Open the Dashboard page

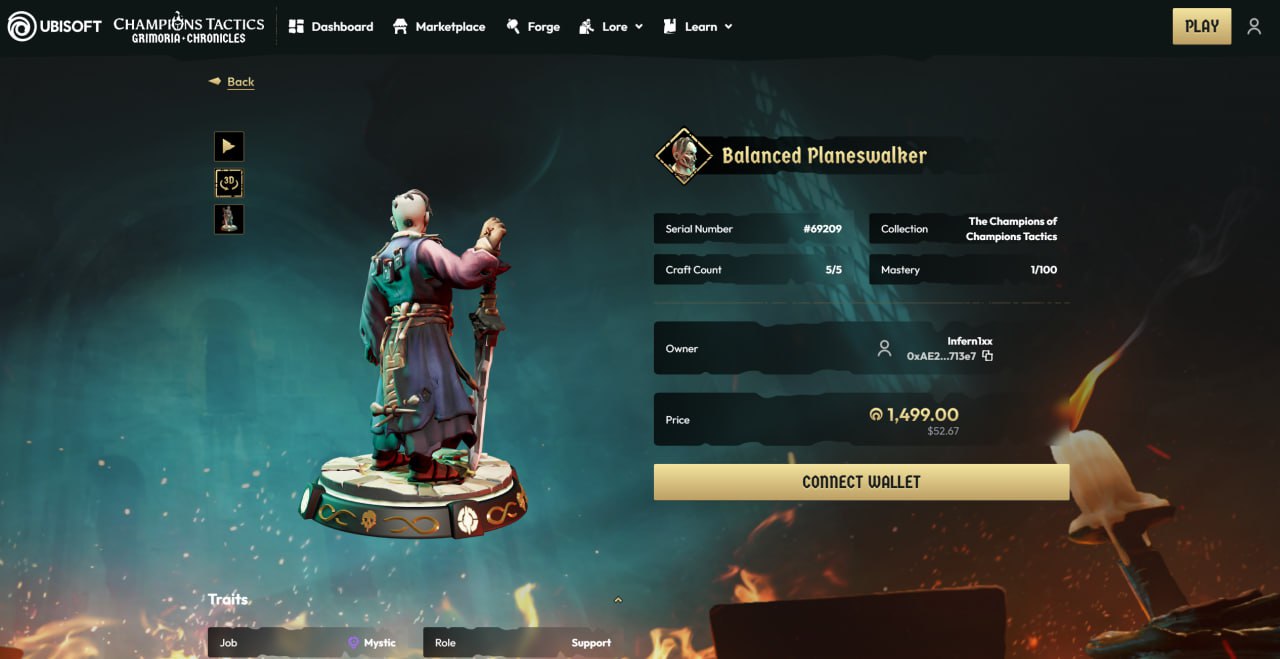point(331,27)
